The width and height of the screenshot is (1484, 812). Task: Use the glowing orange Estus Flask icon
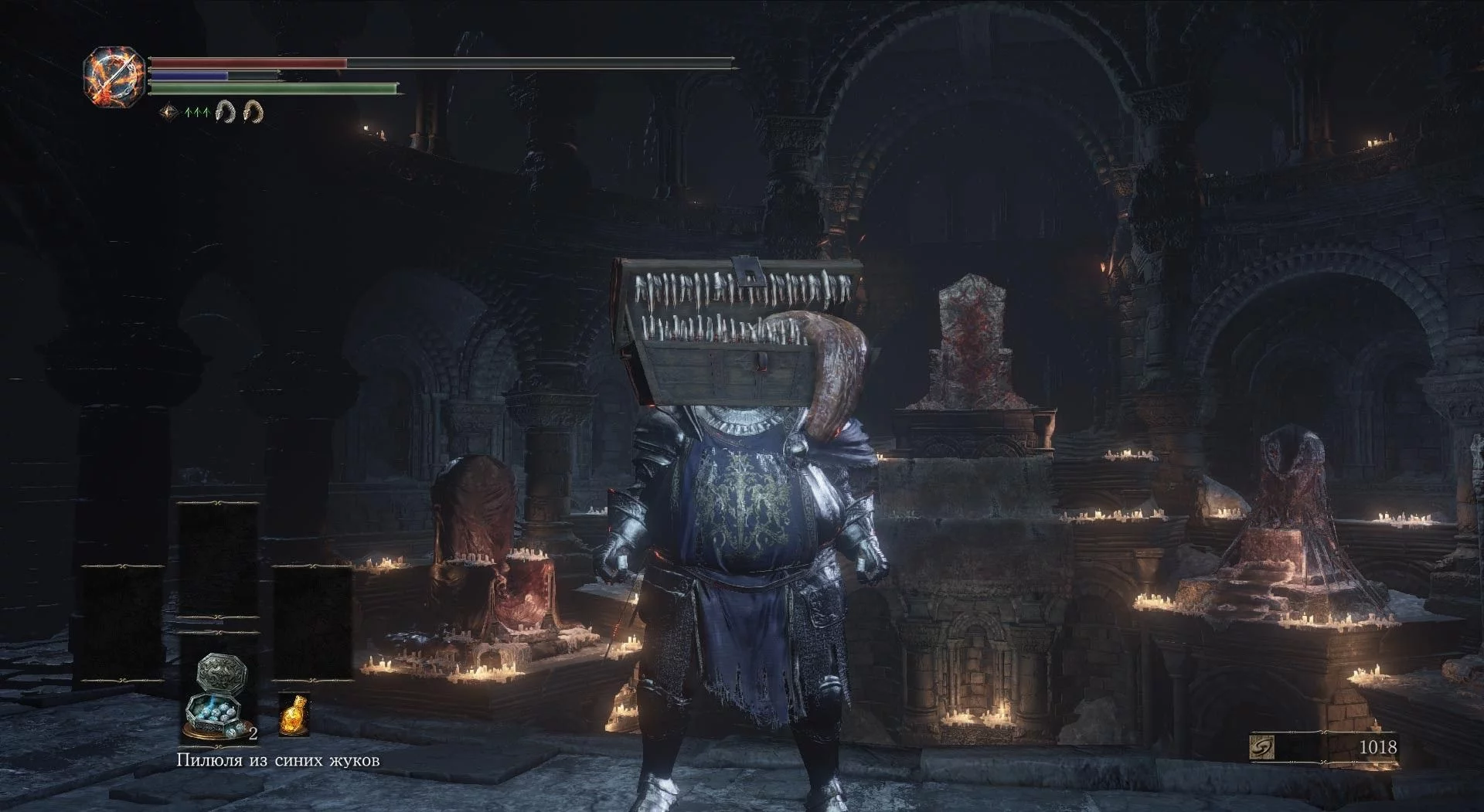pyautogui.click(x=293, y=714)
